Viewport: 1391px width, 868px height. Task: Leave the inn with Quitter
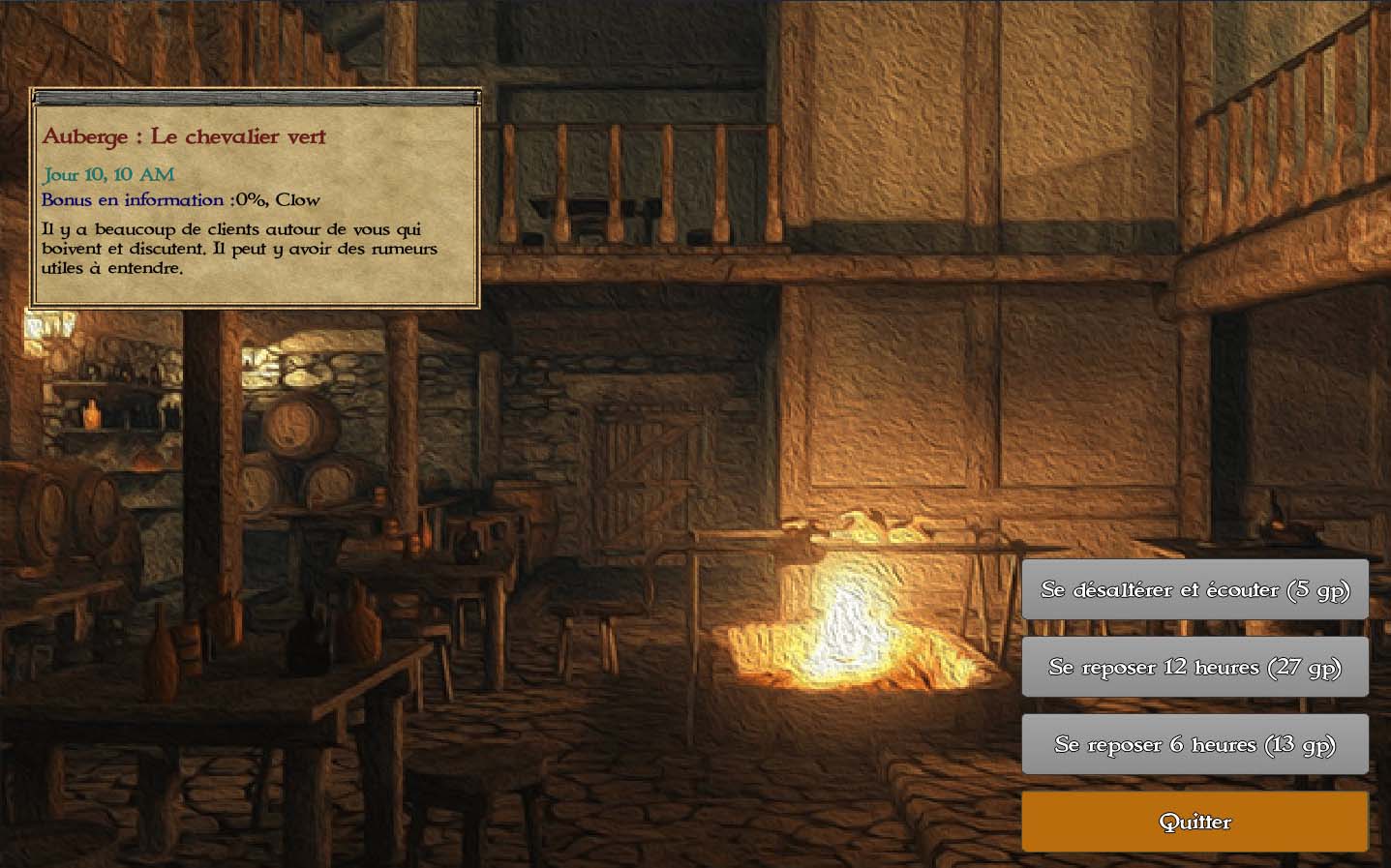(1194, 822)
